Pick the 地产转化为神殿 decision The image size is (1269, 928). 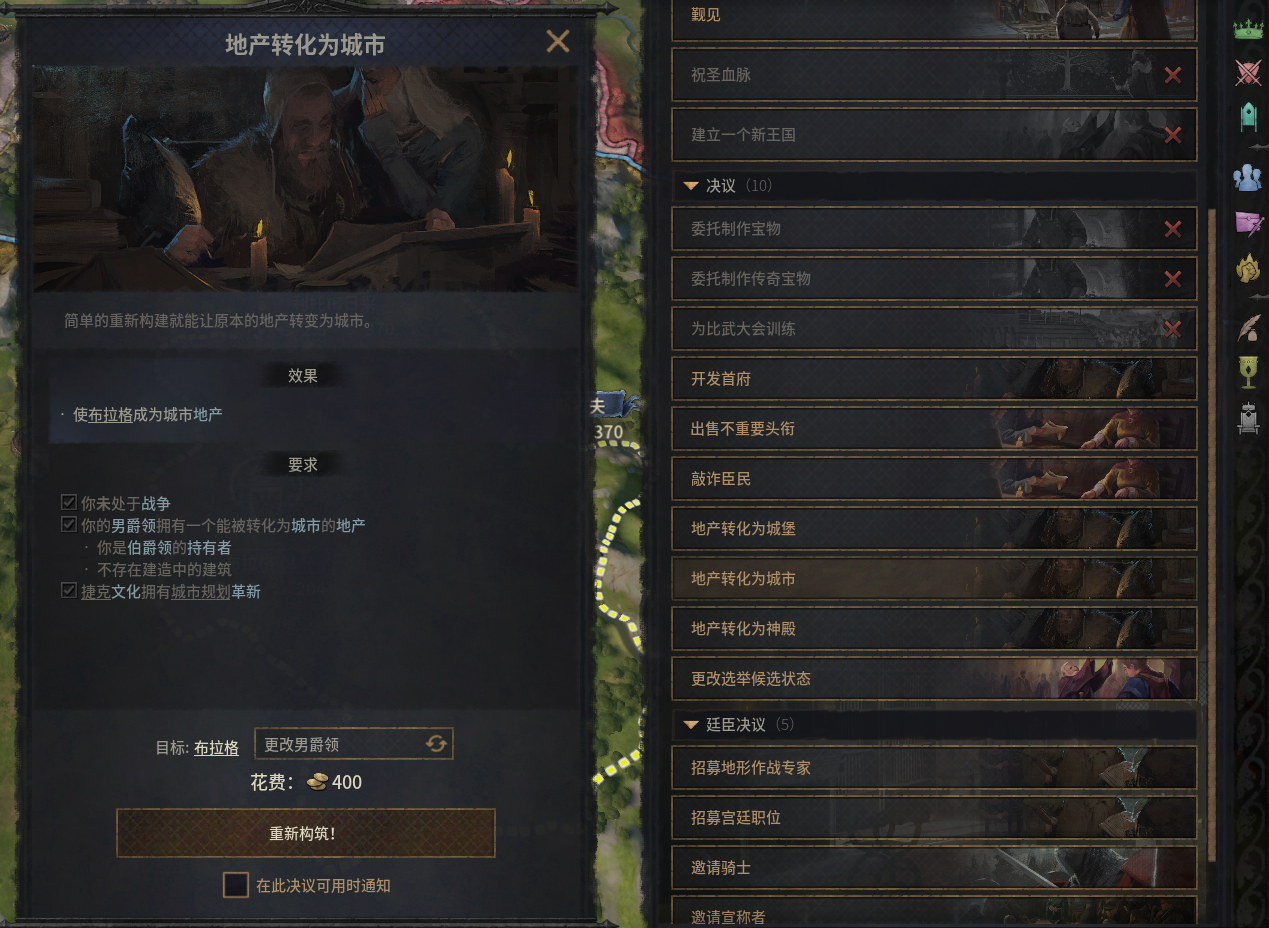click(x=933, y=629)
